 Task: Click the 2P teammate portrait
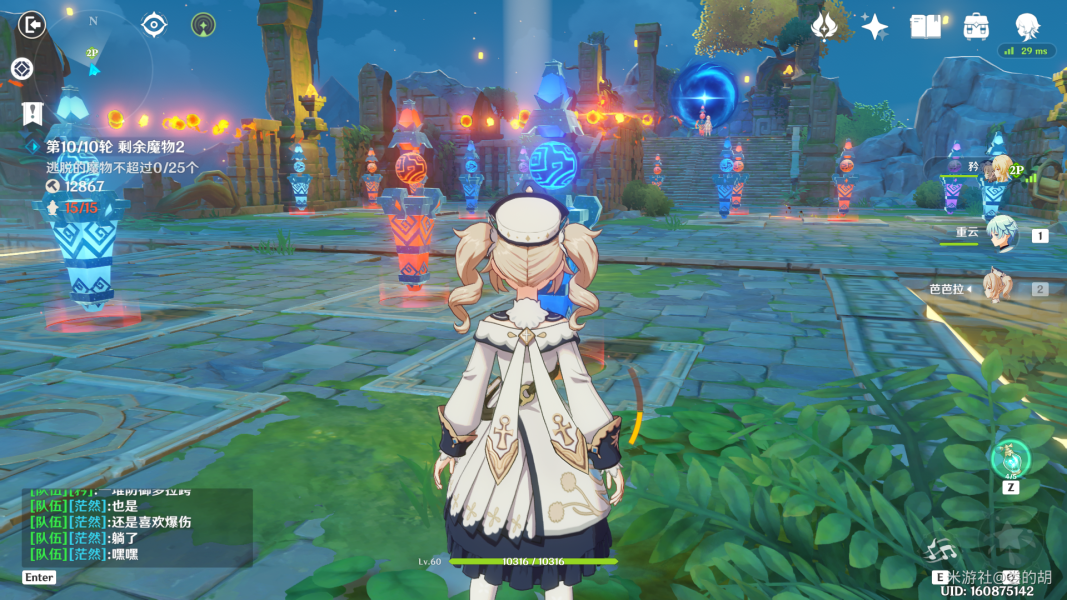click(1000, 171)
